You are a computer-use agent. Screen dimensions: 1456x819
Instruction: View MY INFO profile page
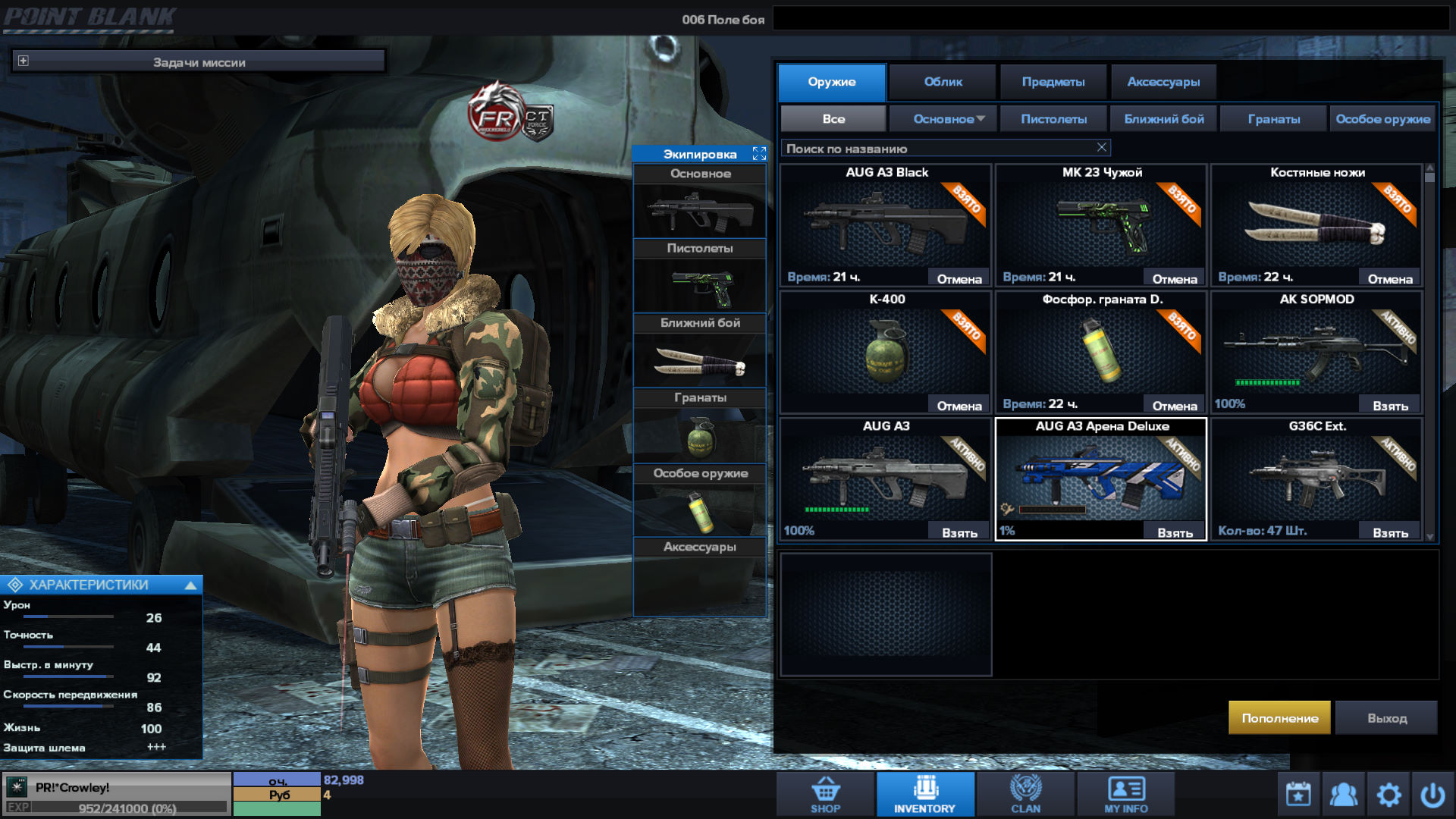[1125, 794]
